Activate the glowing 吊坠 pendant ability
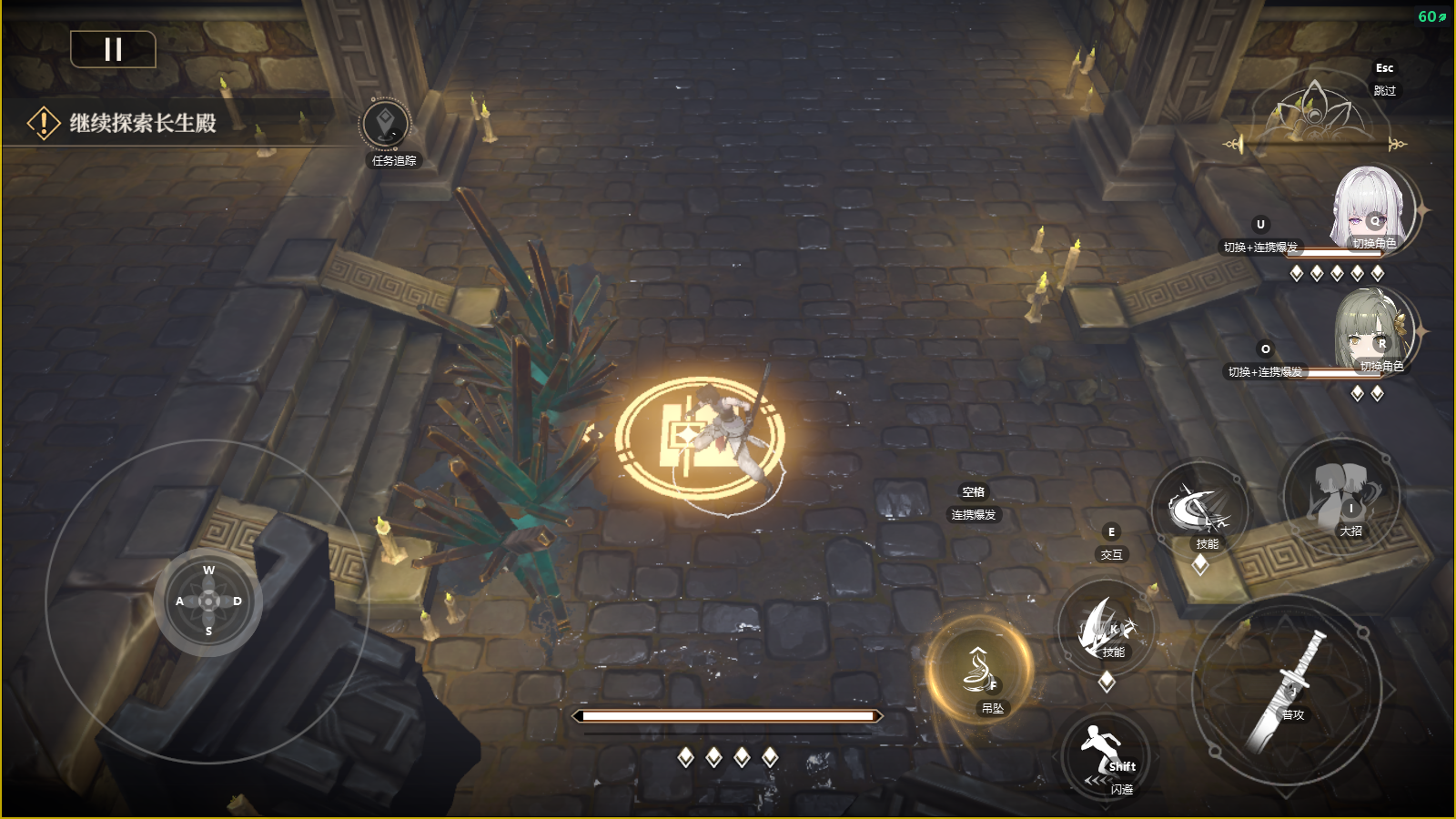1456x819 pixels. pyautogui.click(x=980, y=672)
